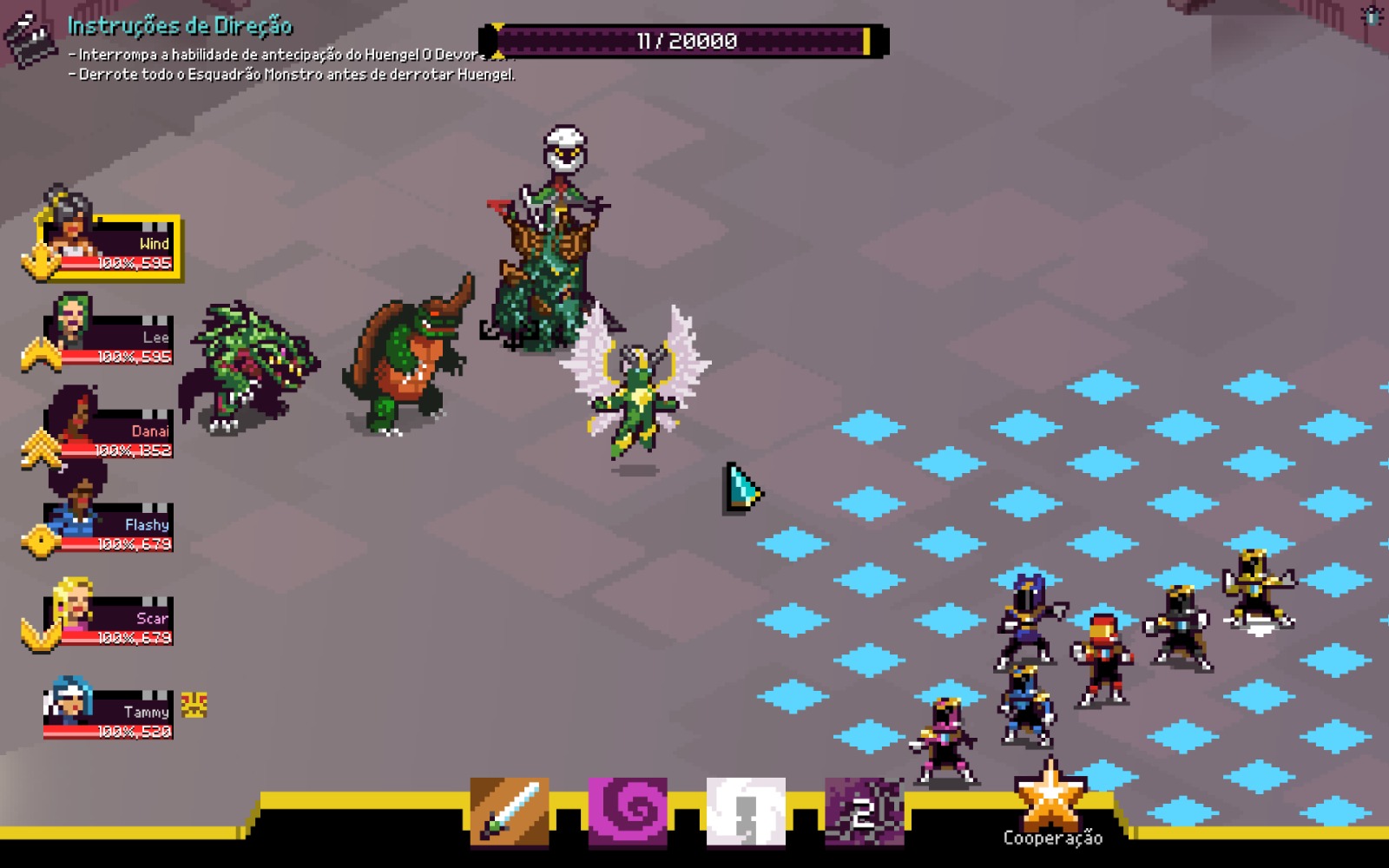This screenshot has height=868, width=1389.
Task: Open the clapperboard director instructions icon
Action: pos(30,37)
